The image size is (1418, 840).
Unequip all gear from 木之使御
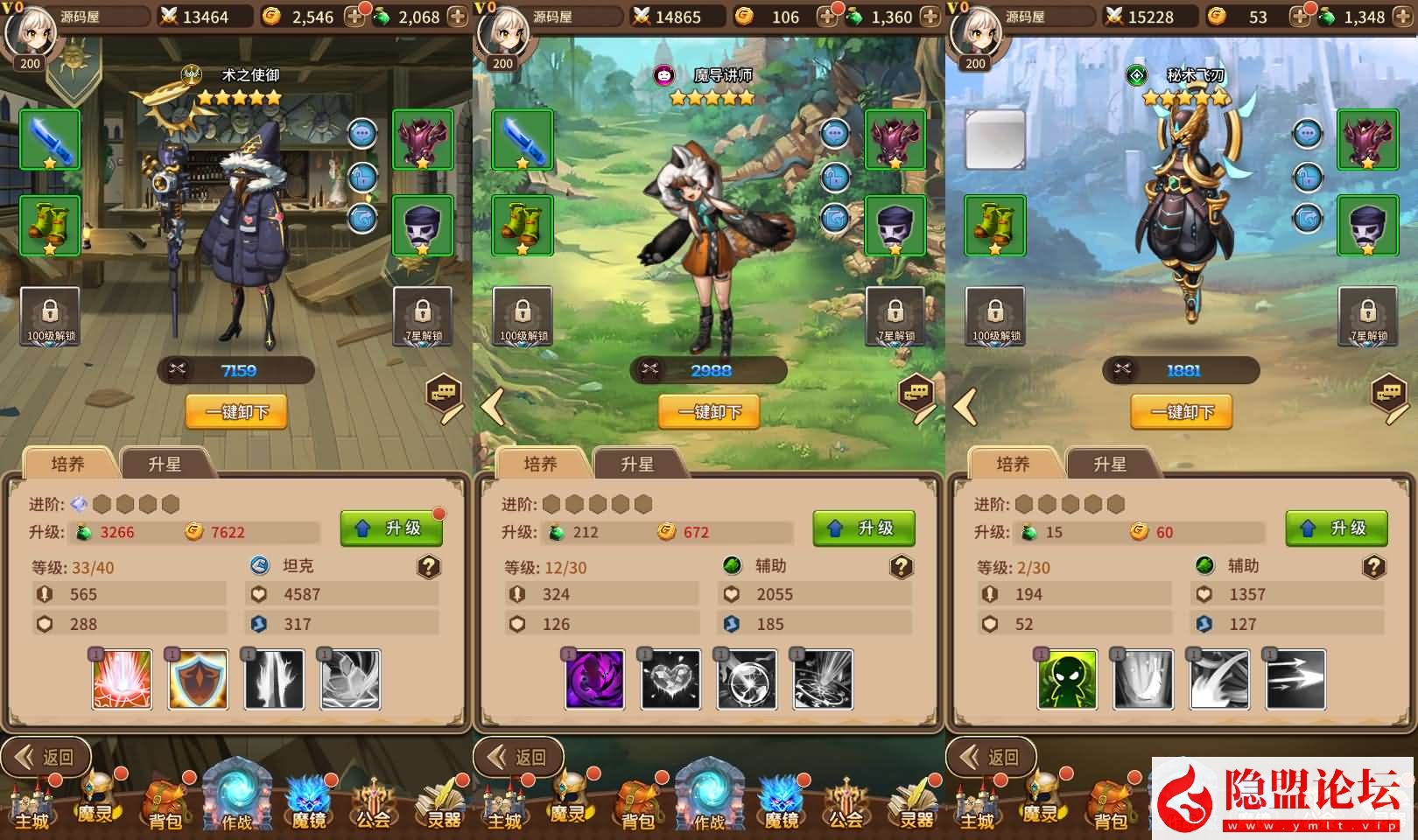[236, 412]
